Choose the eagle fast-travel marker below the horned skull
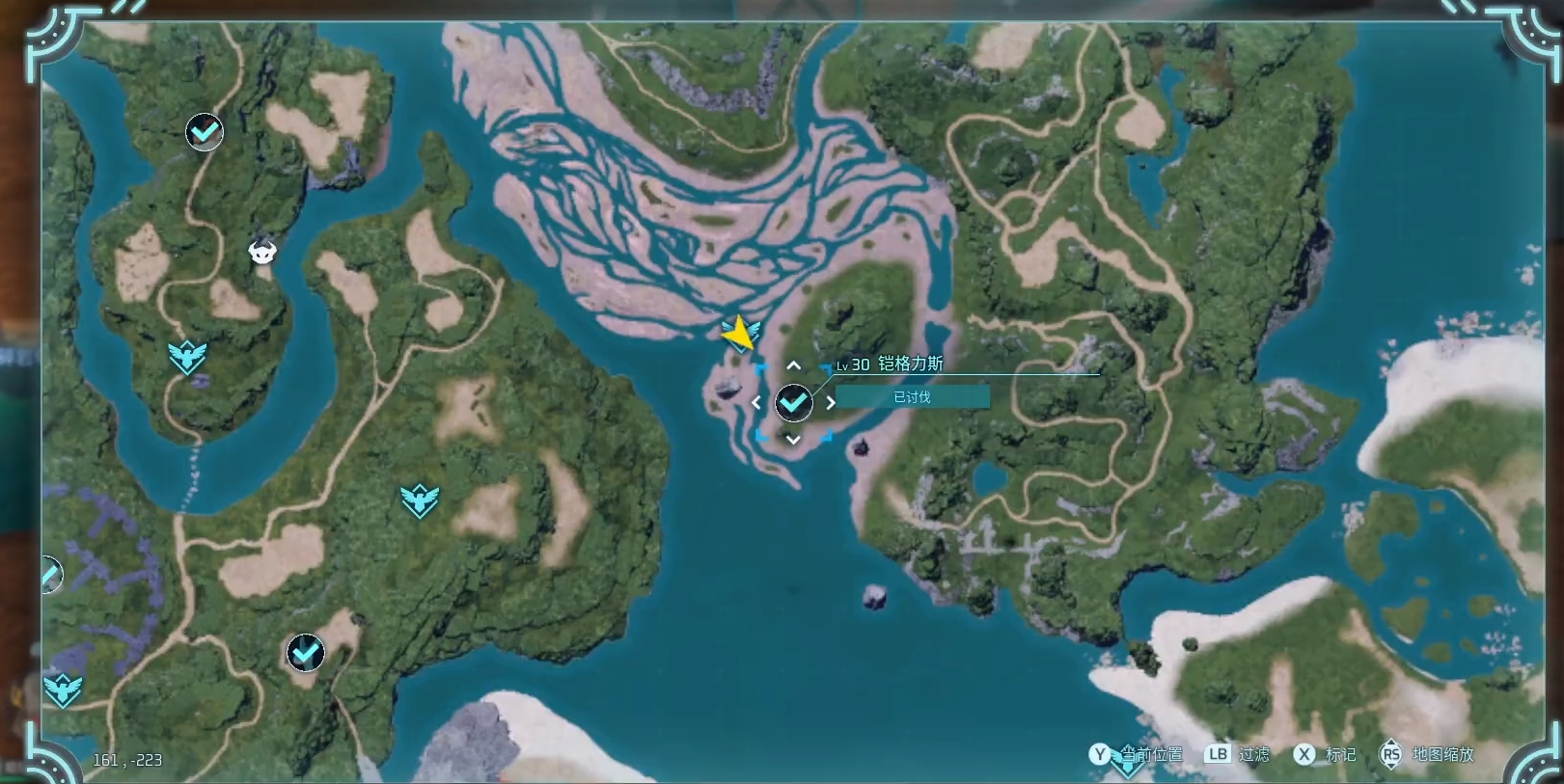The width and height of the screenshot is (1564, 784). pyautogui.click(x=187, y=357)
